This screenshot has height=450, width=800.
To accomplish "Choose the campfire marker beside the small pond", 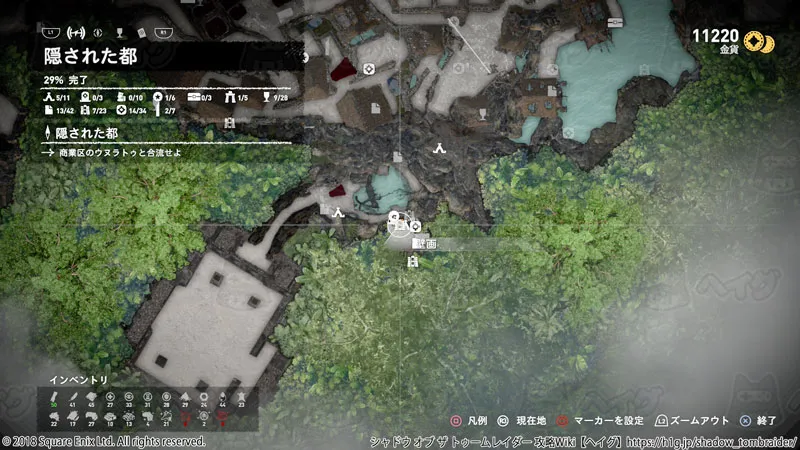I will pos(339,212).
